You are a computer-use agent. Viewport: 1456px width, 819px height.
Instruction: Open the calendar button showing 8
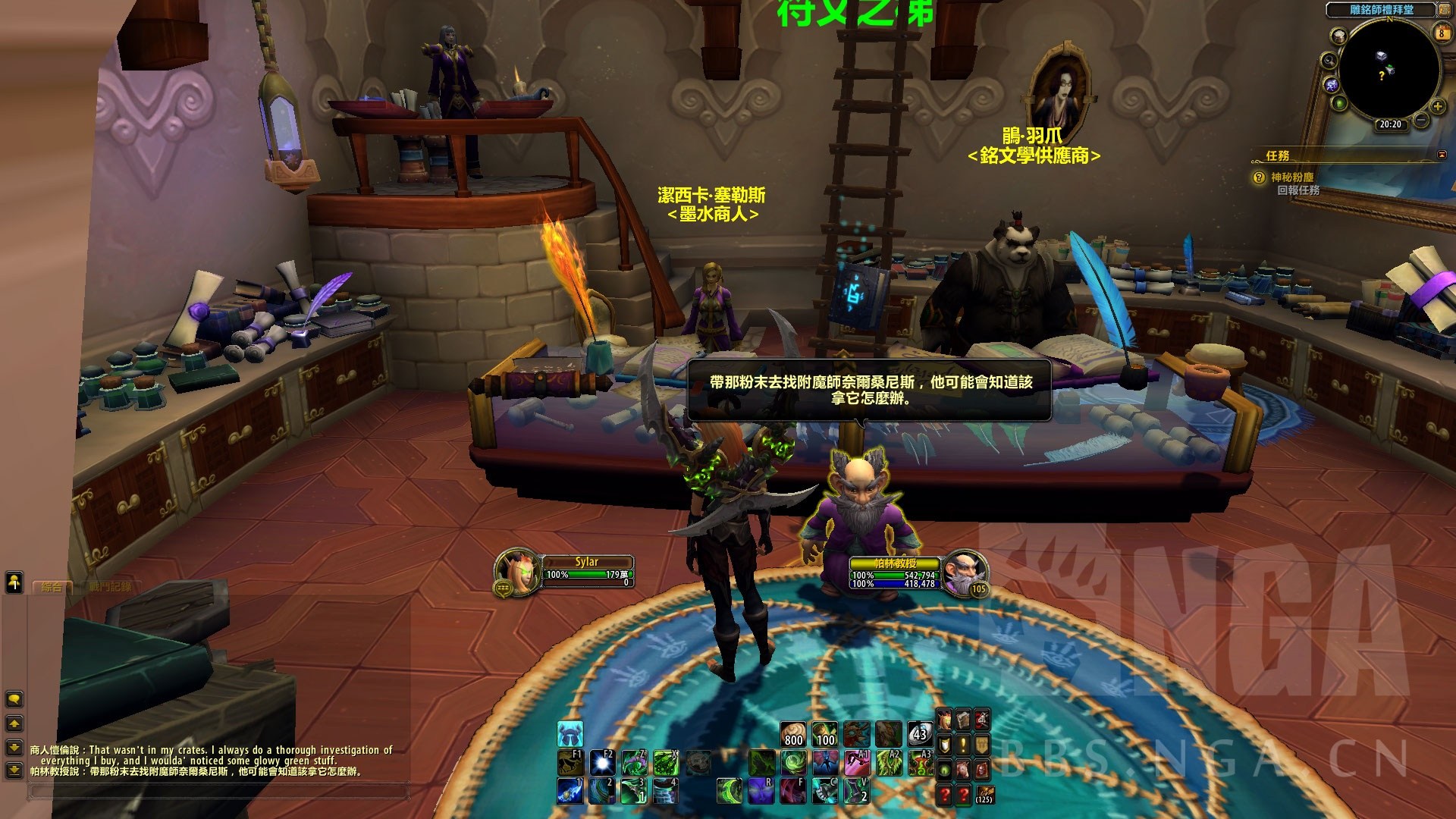tap(1442, 33)
